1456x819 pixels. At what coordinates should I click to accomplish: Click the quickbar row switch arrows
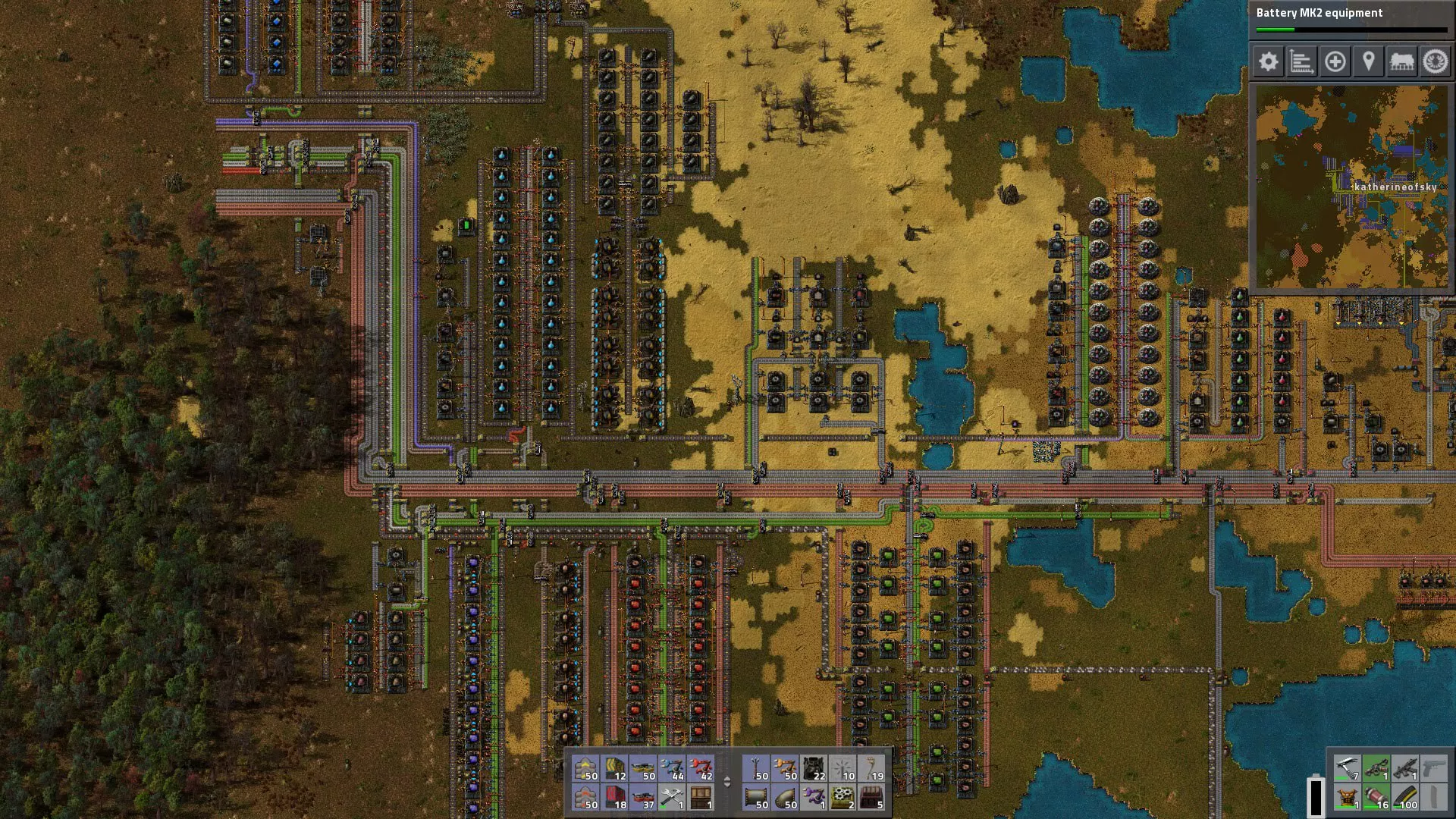click(x=727, y=782)
